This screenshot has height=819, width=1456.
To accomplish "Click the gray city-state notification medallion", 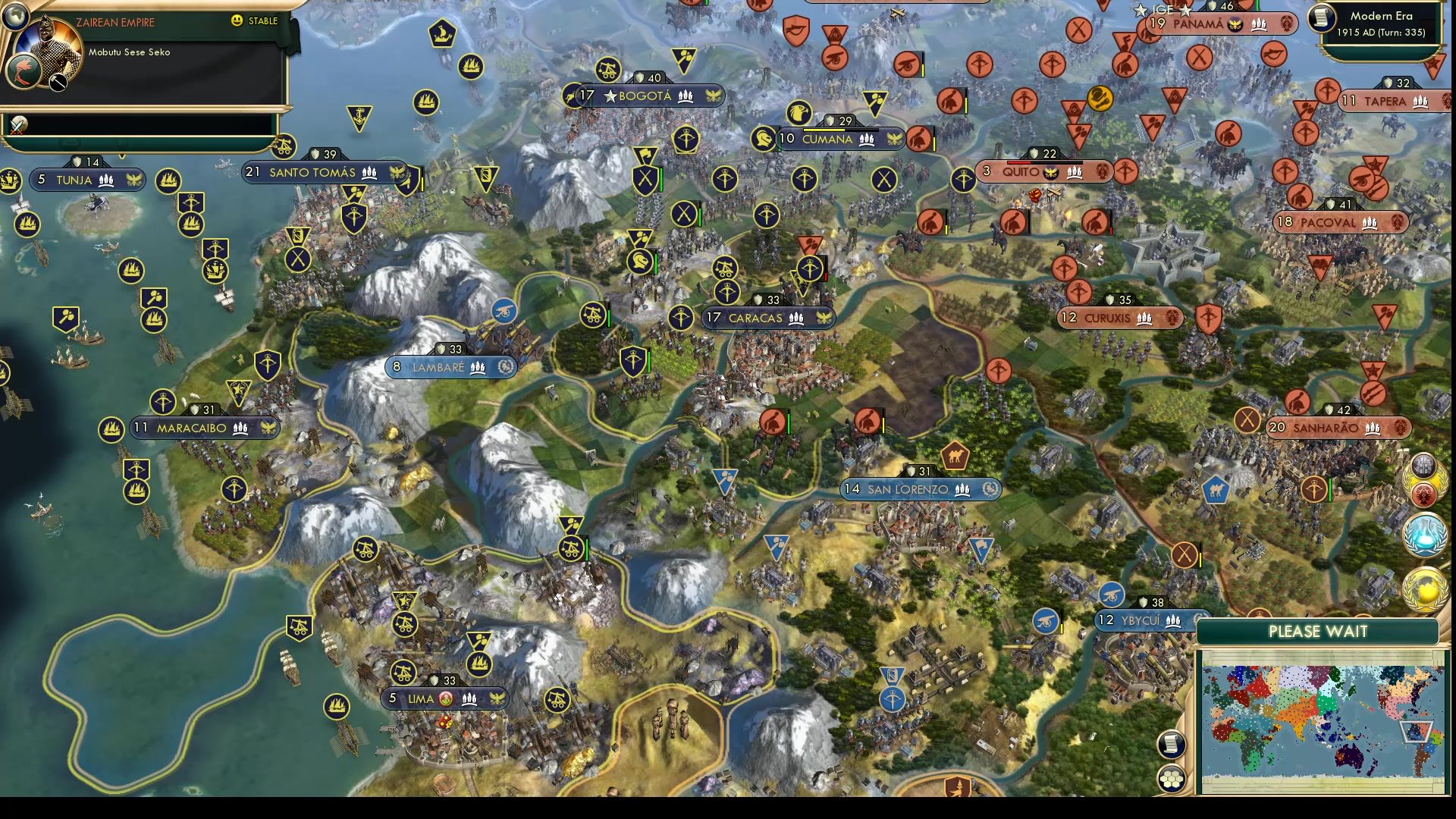I will point(1423,466).
